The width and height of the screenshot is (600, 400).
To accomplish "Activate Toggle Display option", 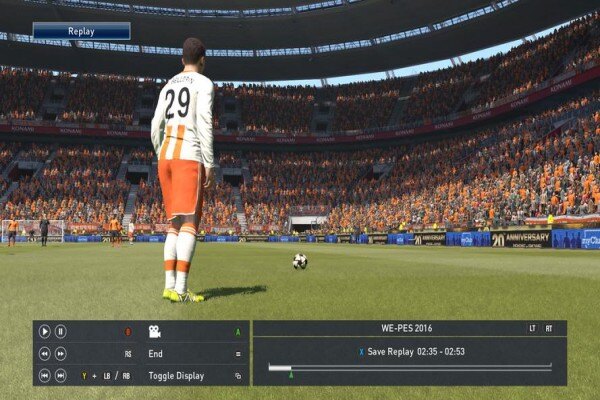I will 176,375.
